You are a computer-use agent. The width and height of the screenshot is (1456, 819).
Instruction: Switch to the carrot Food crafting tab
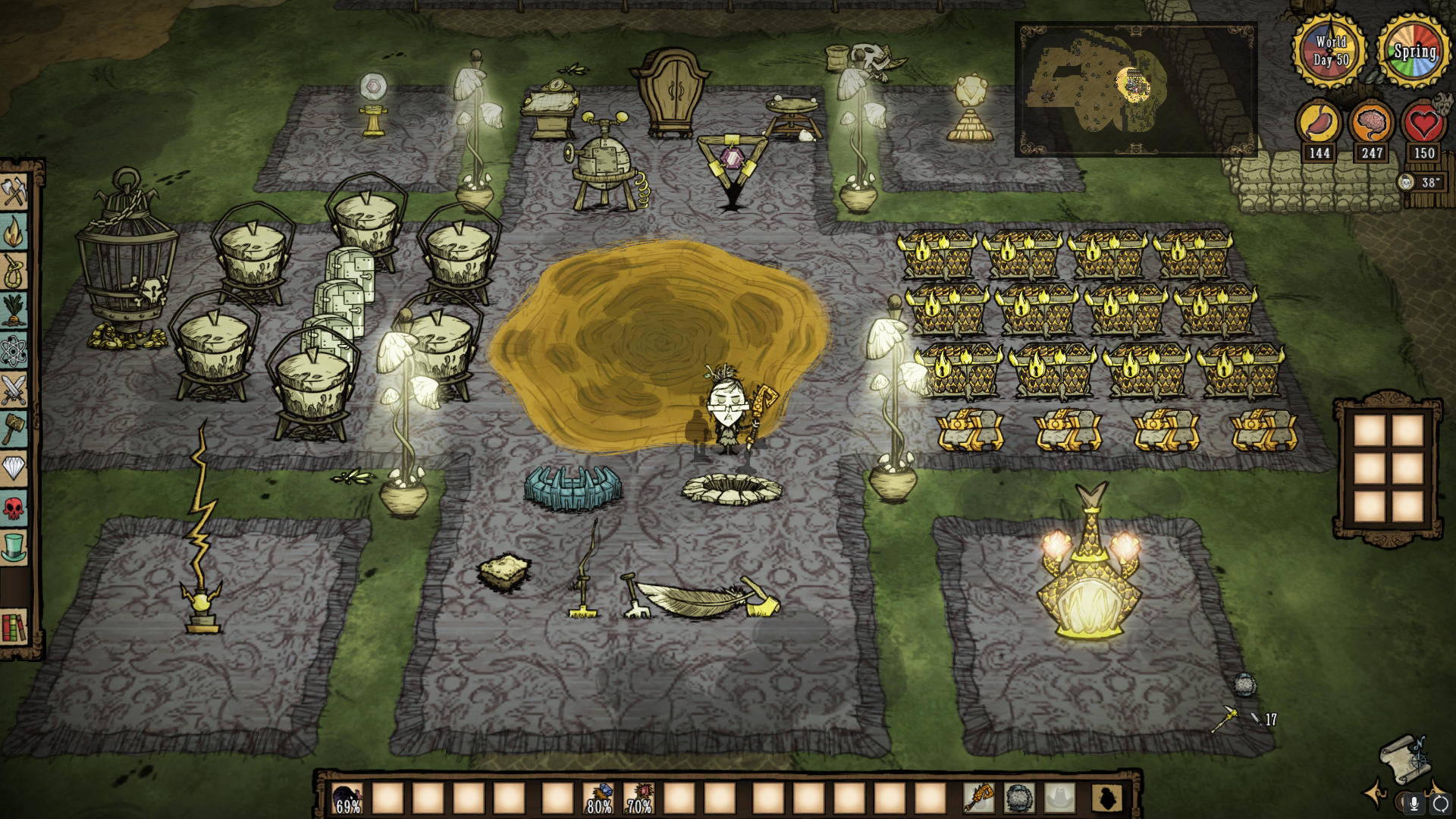14,311
